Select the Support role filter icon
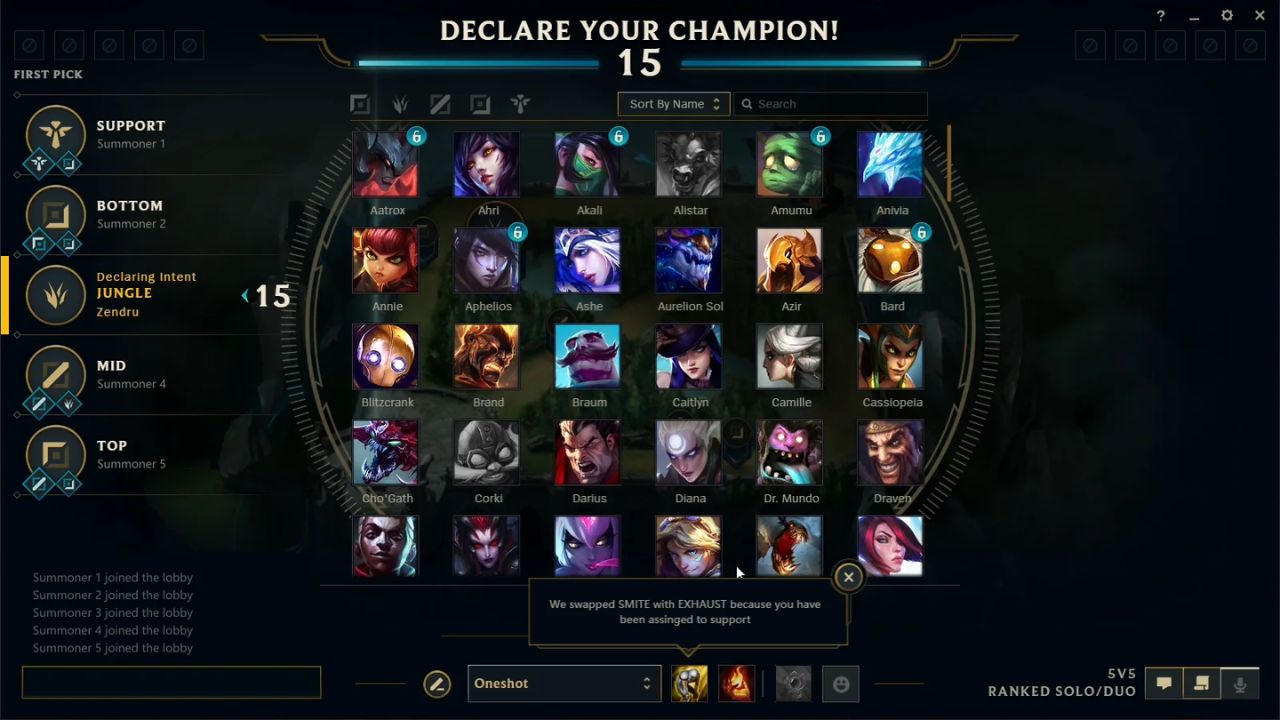Image resolution: width=1280 pixels, height=720 pixels. [520, 103]
